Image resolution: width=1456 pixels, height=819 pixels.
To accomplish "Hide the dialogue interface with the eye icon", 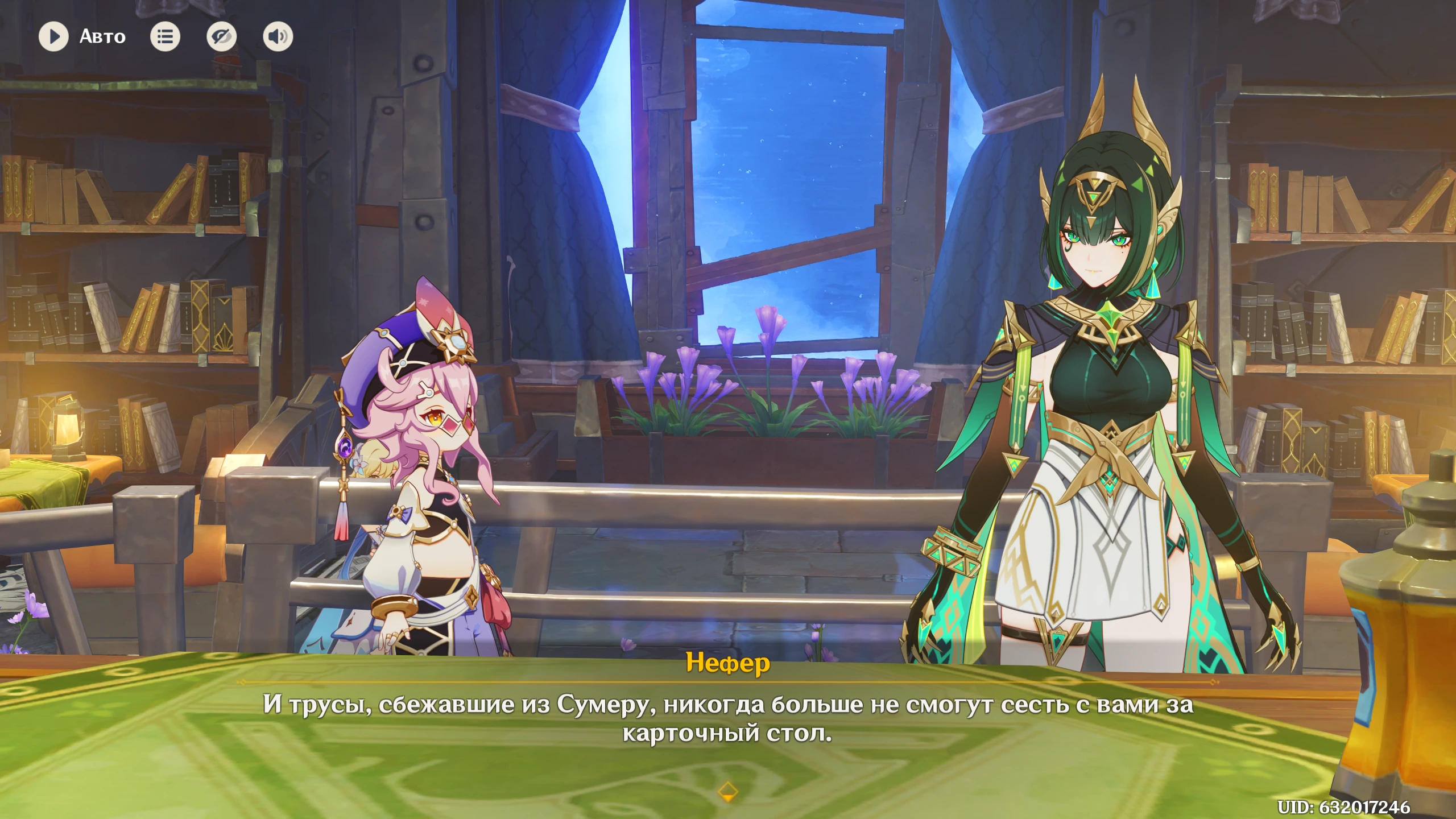I will 221,37.
